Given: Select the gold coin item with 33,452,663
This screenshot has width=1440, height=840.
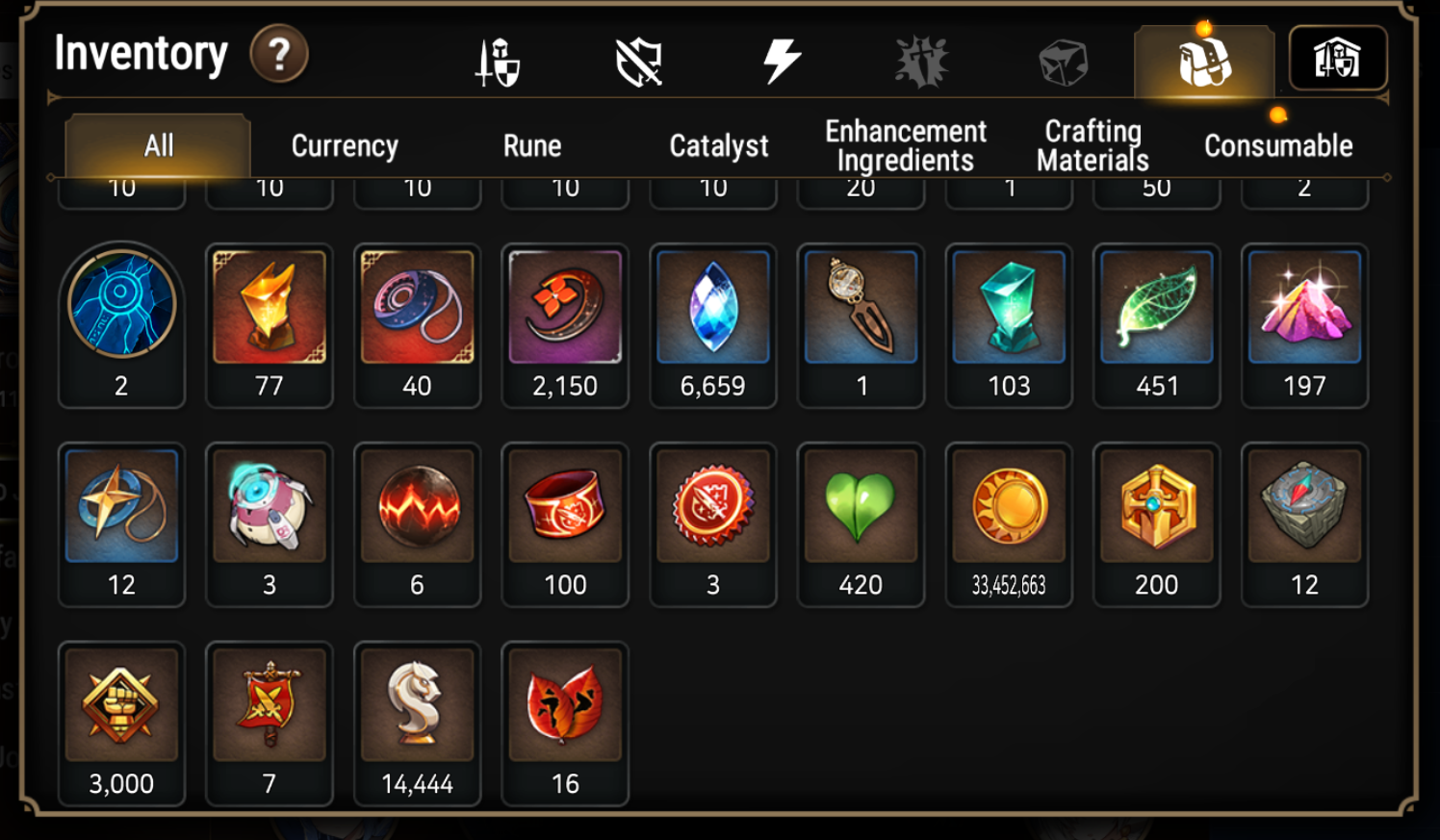Looking at the screenshot, I should click(1009, 523).
